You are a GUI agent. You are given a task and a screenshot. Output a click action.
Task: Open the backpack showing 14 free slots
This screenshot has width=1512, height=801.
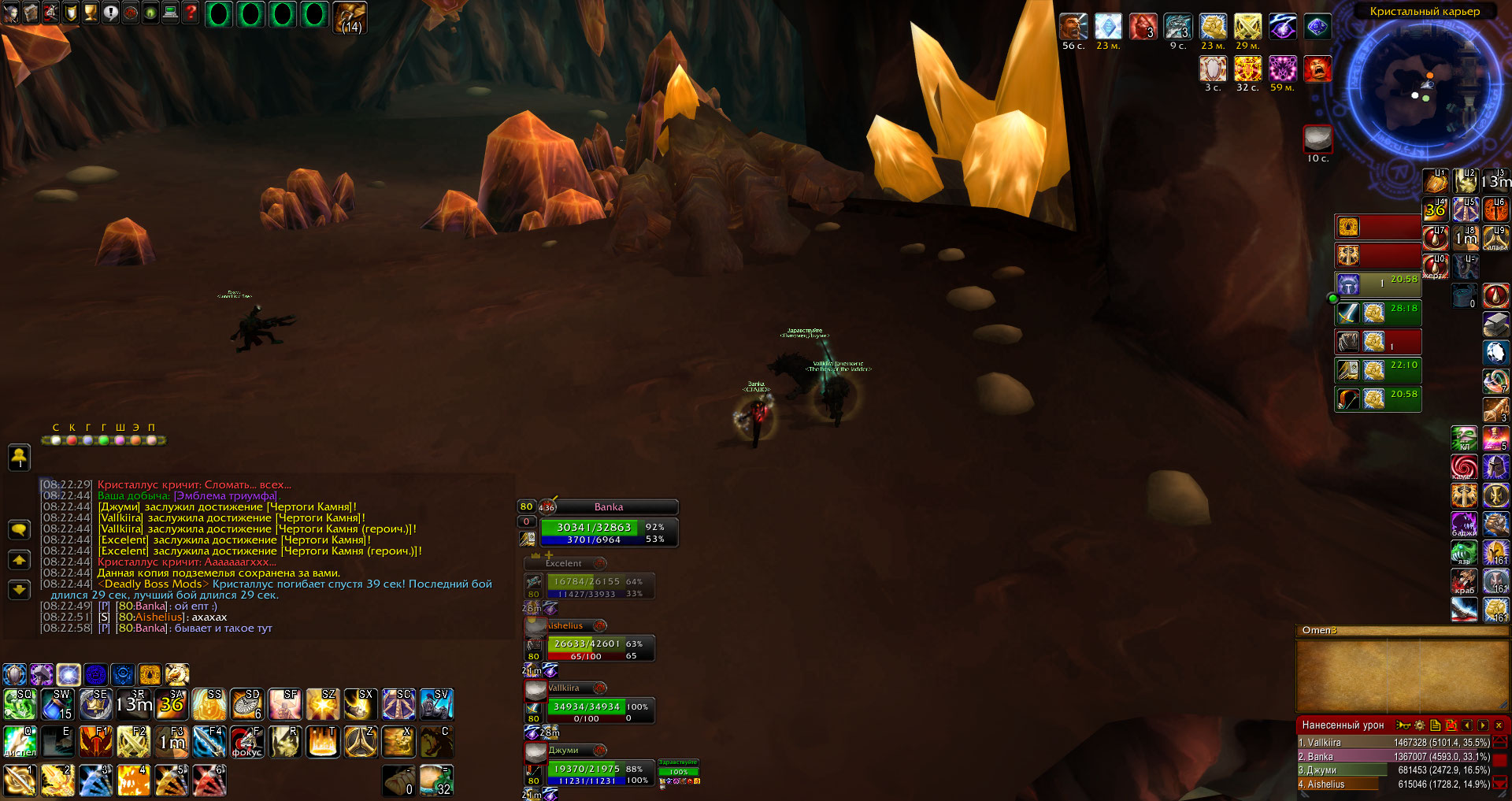350,17
